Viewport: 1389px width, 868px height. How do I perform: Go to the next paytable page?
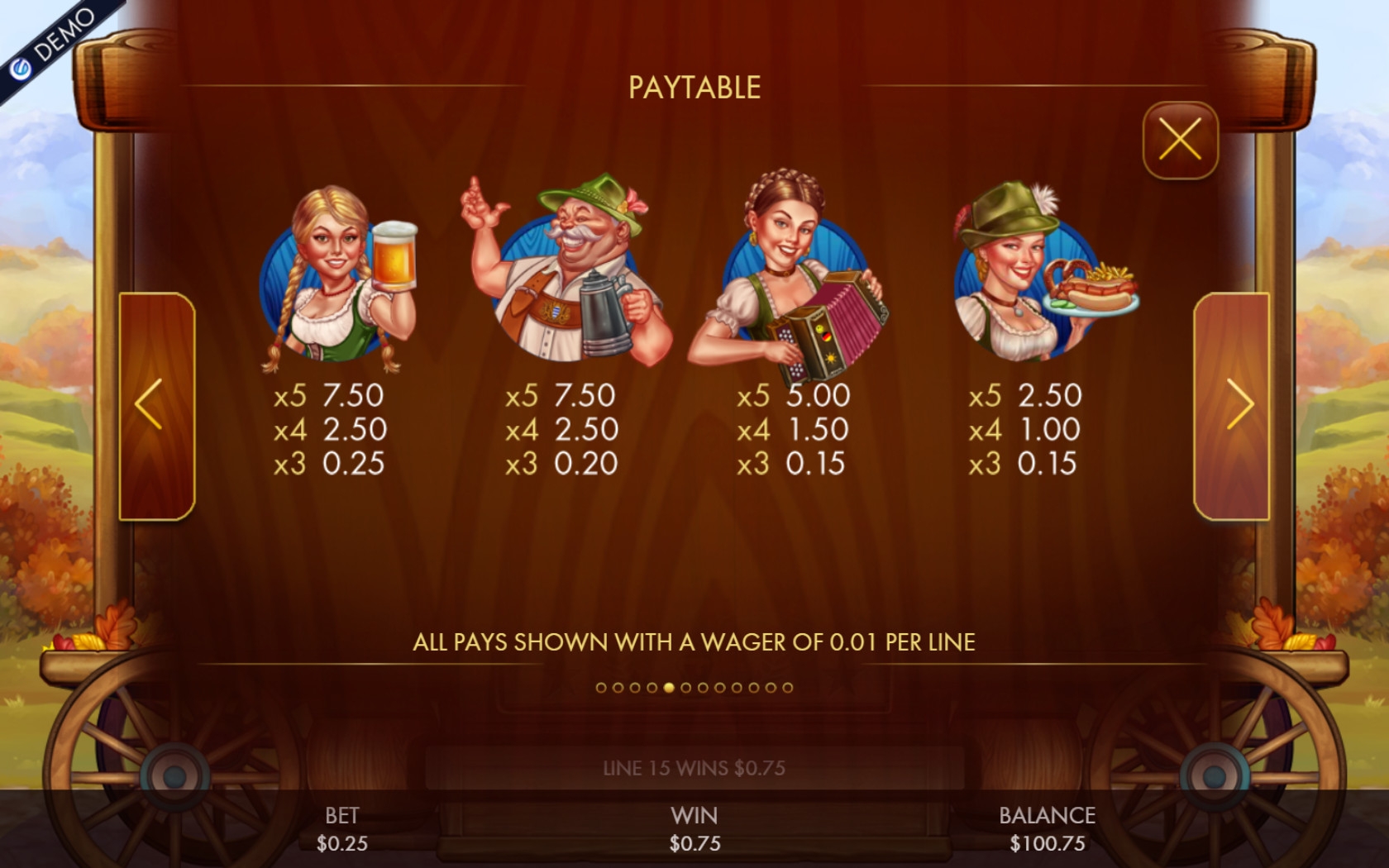(1231, 406)
